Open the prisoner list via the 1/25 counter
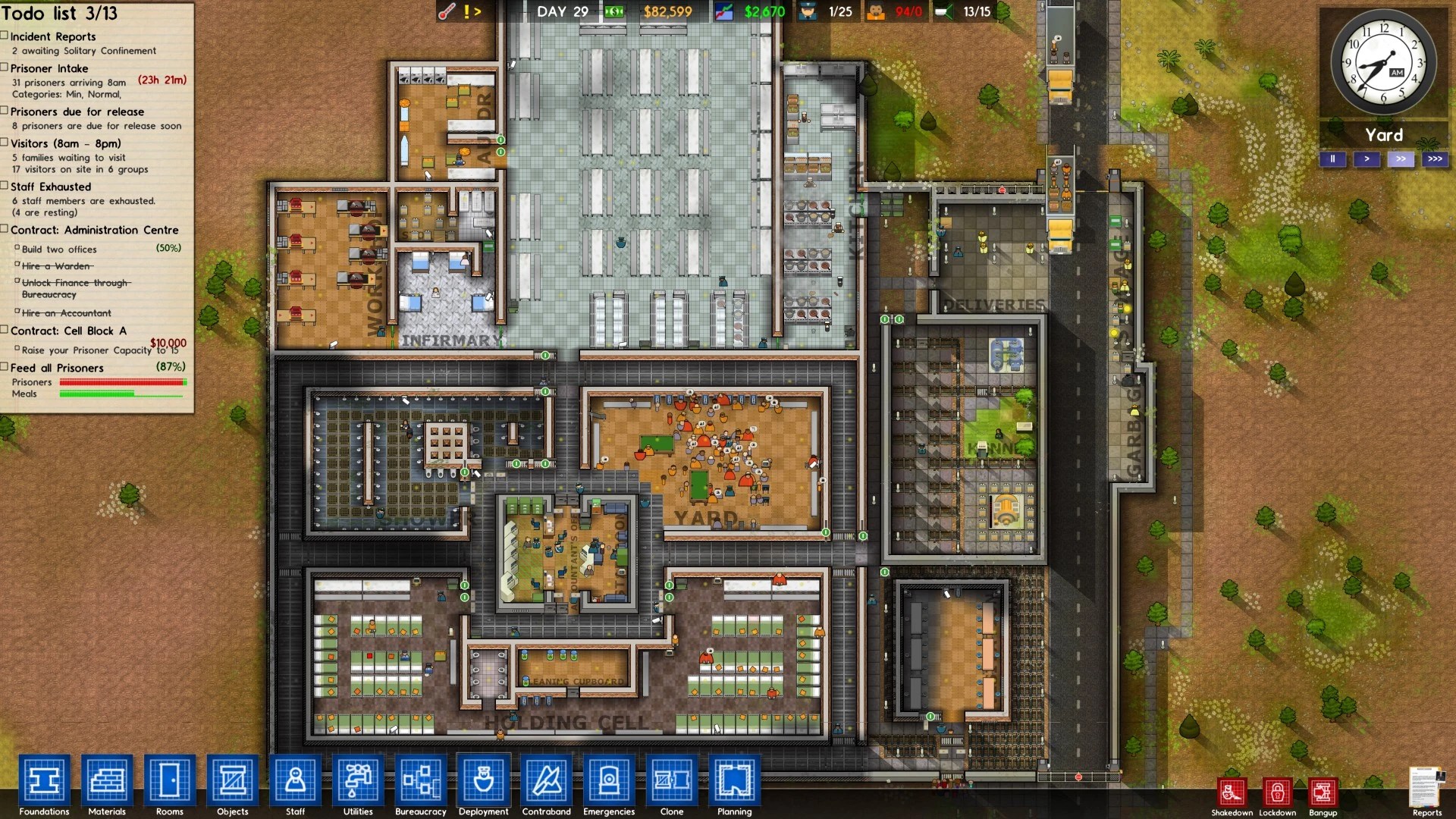The width and height of the screenshot is (1456, 819). click(839, 11)
